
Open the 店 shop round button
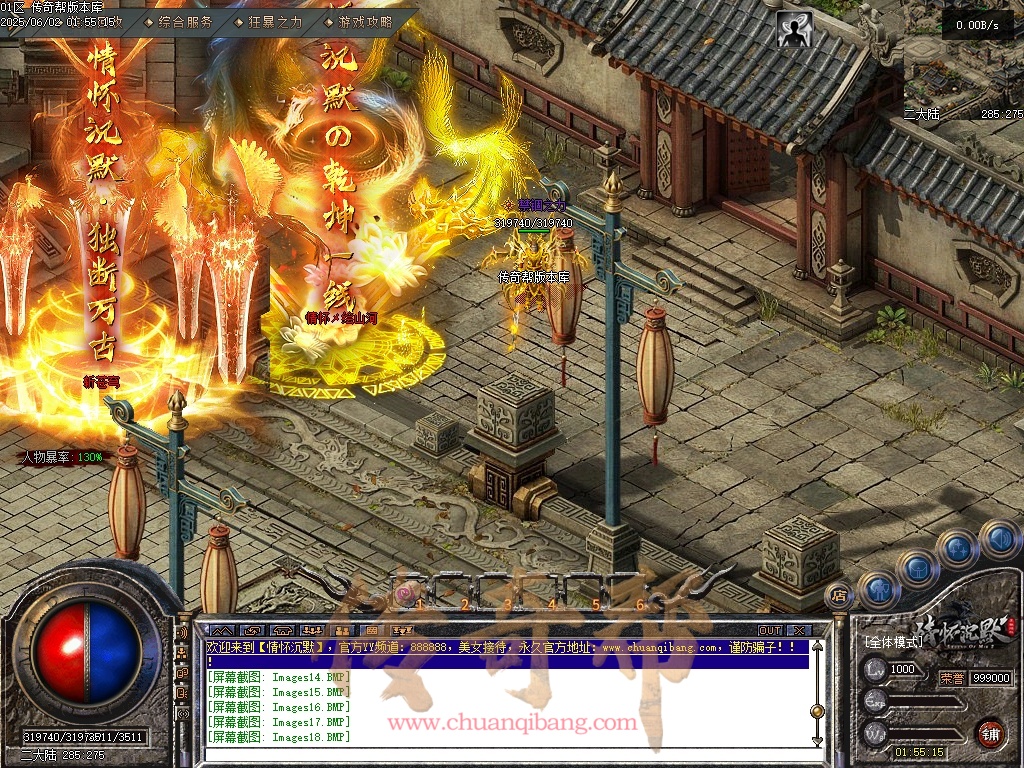(840, 595)
